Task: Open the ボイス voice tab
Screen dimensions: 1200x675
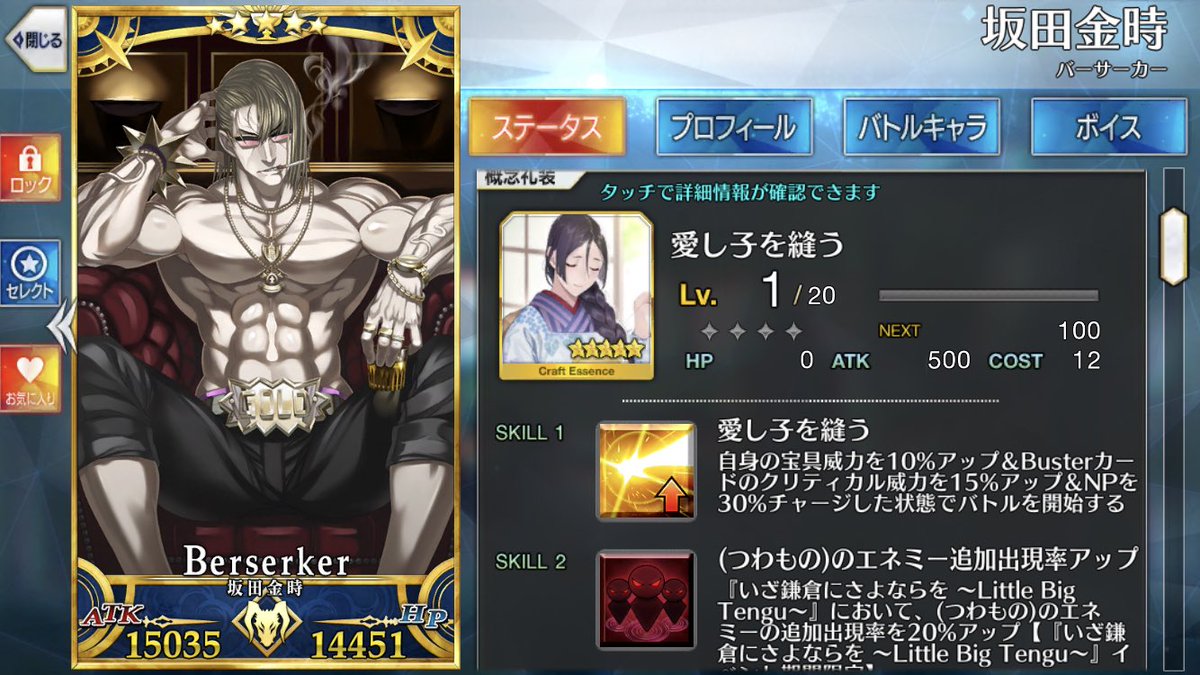Action: [1109, 127]
